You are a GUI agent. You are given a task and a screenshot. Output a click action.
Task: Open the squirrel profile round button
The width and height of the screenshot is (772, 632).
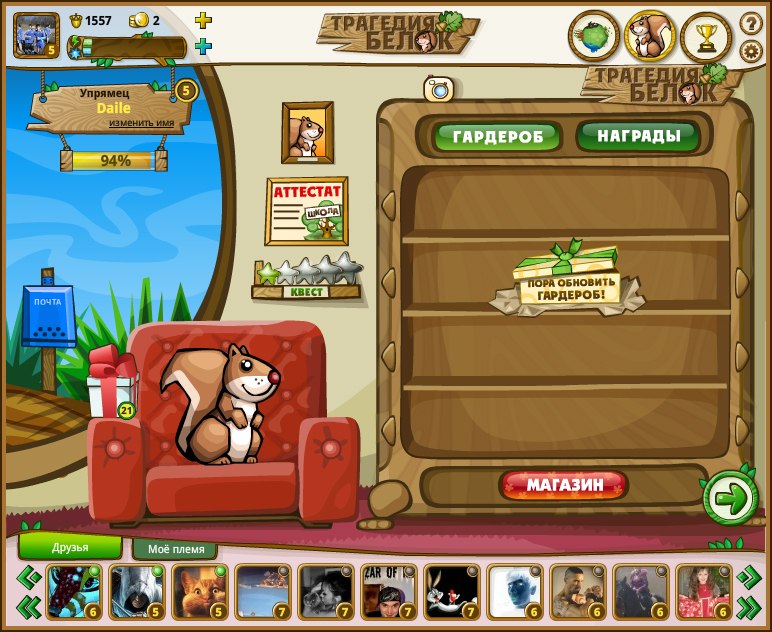(650, 37)
